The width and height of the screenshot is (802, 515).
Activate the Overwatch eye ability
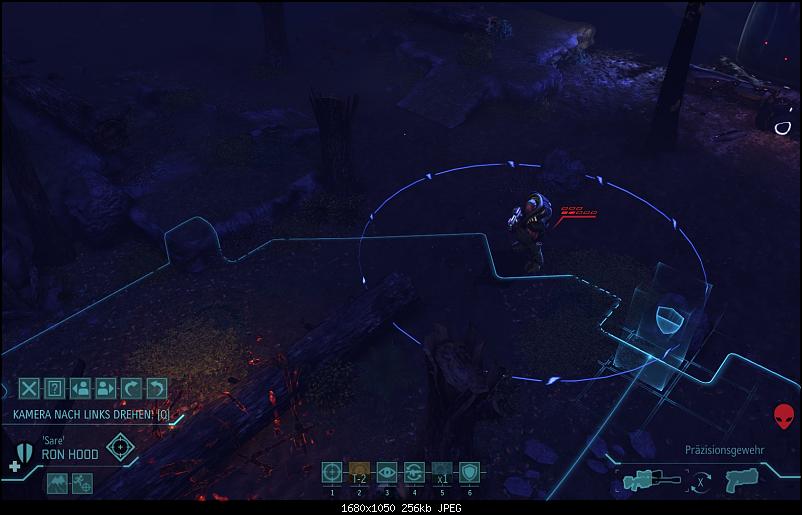[386, 473]
